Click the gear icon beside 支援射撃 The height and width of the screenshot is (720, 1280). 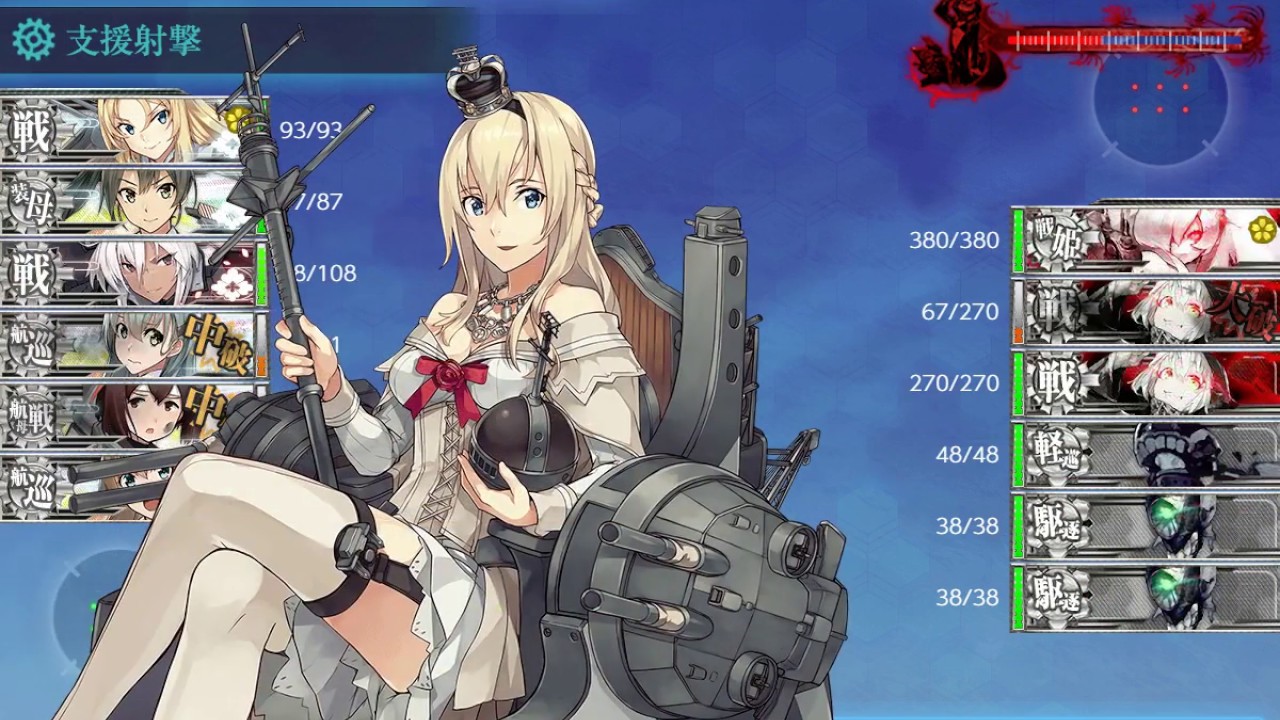33,40
